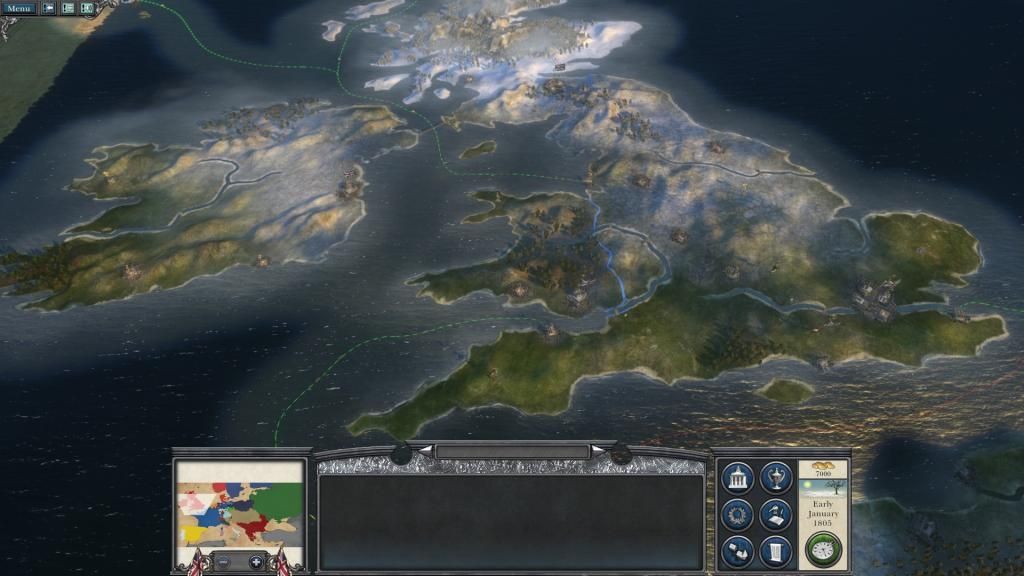Zoom in the minimap with plus button

(x=256, y=562)
